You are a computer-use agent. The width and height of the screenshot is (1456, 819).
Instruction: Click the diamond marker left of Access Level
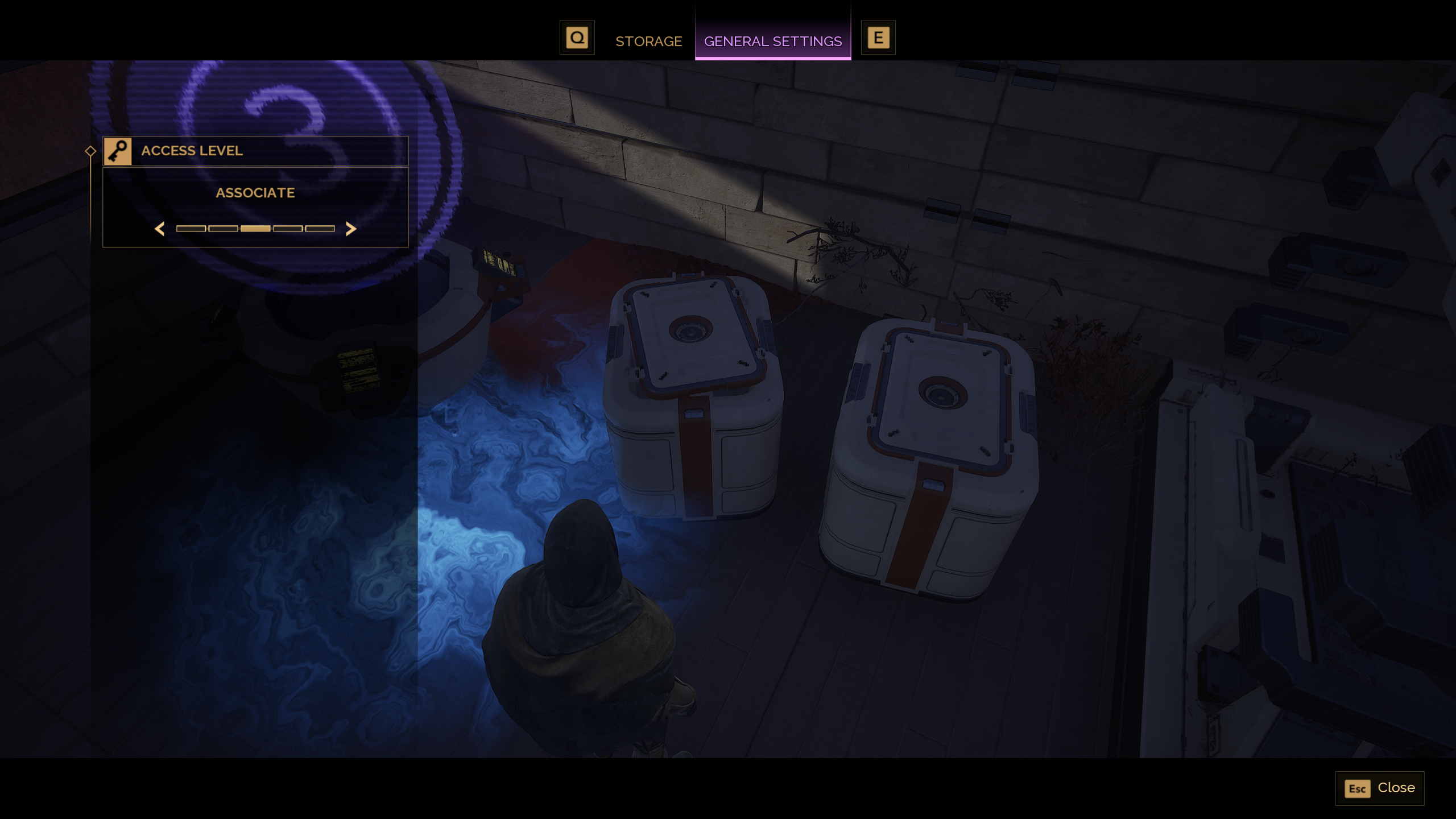pos(91,151)
